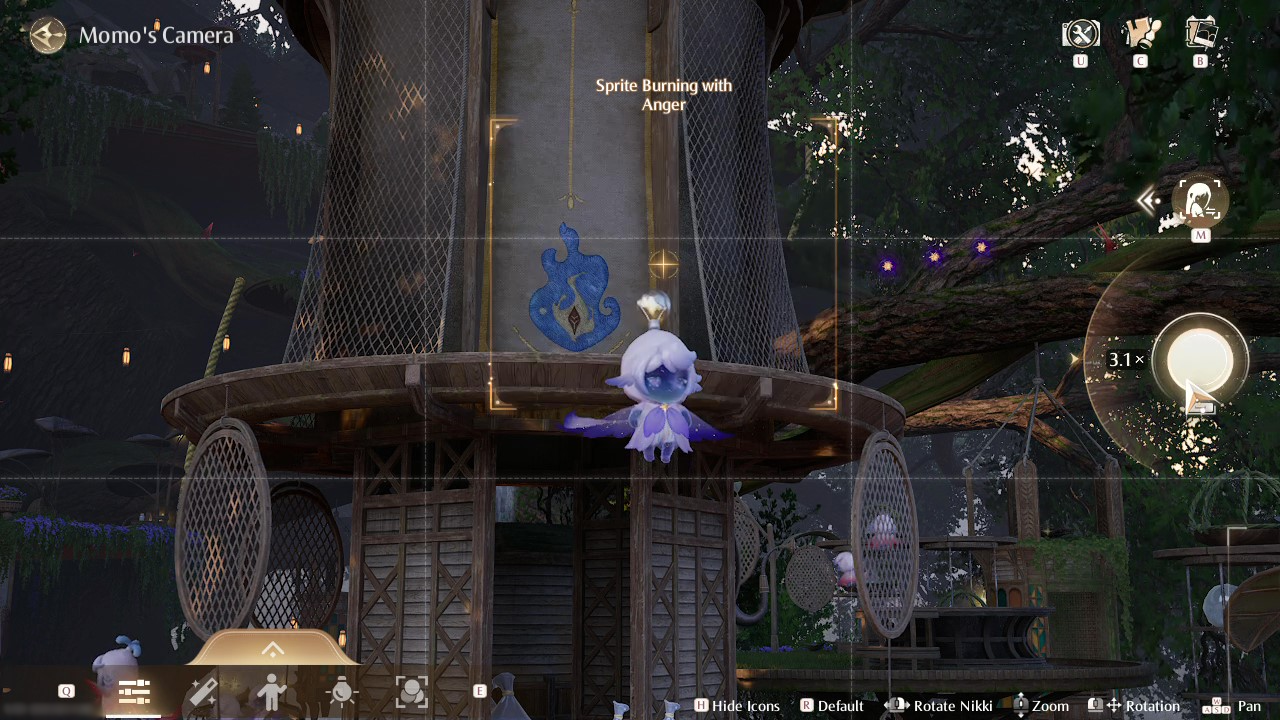Open the filters magic wand tool
Viewport: 1280px width, 720px height.
[203, 691]
